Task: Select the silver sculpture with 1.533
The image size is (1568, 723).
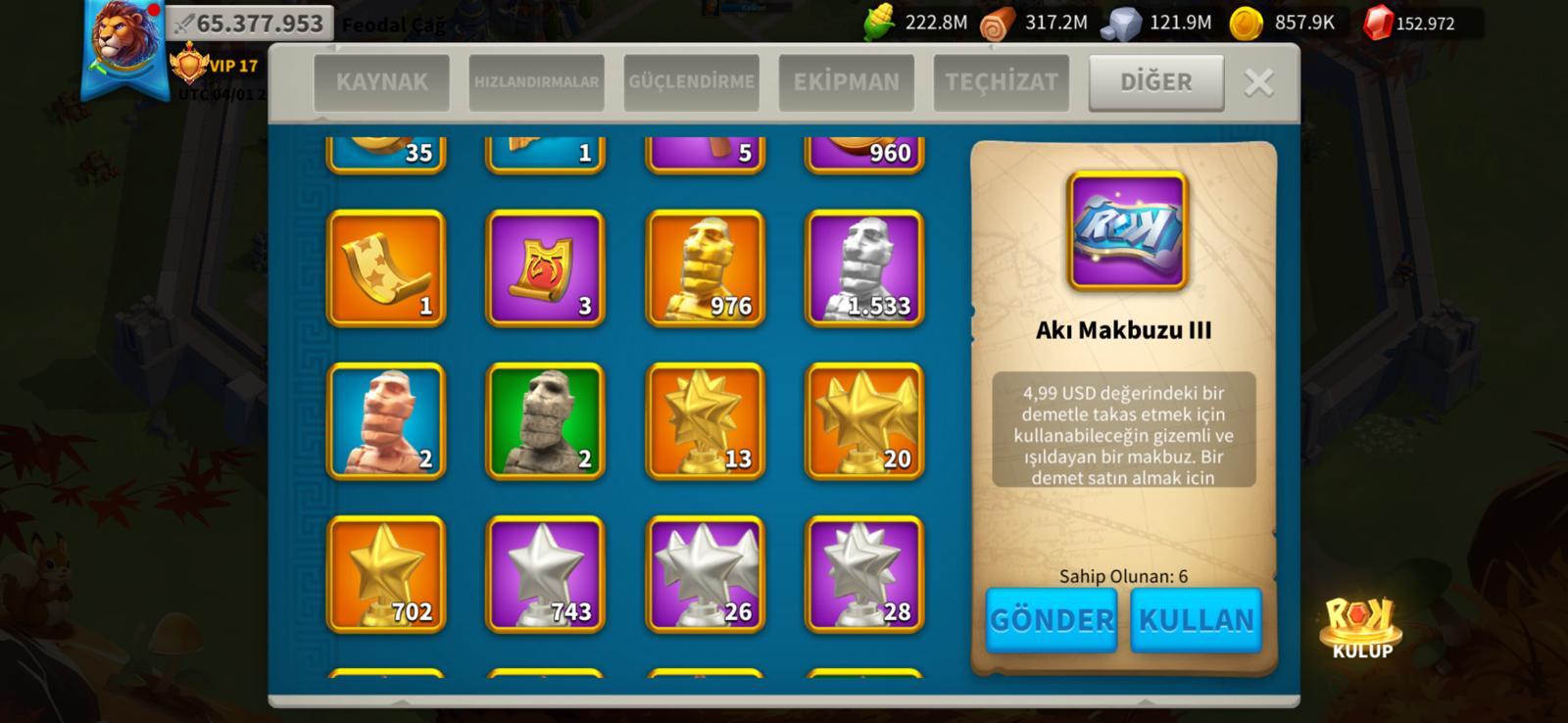Action: click(864, 267)
